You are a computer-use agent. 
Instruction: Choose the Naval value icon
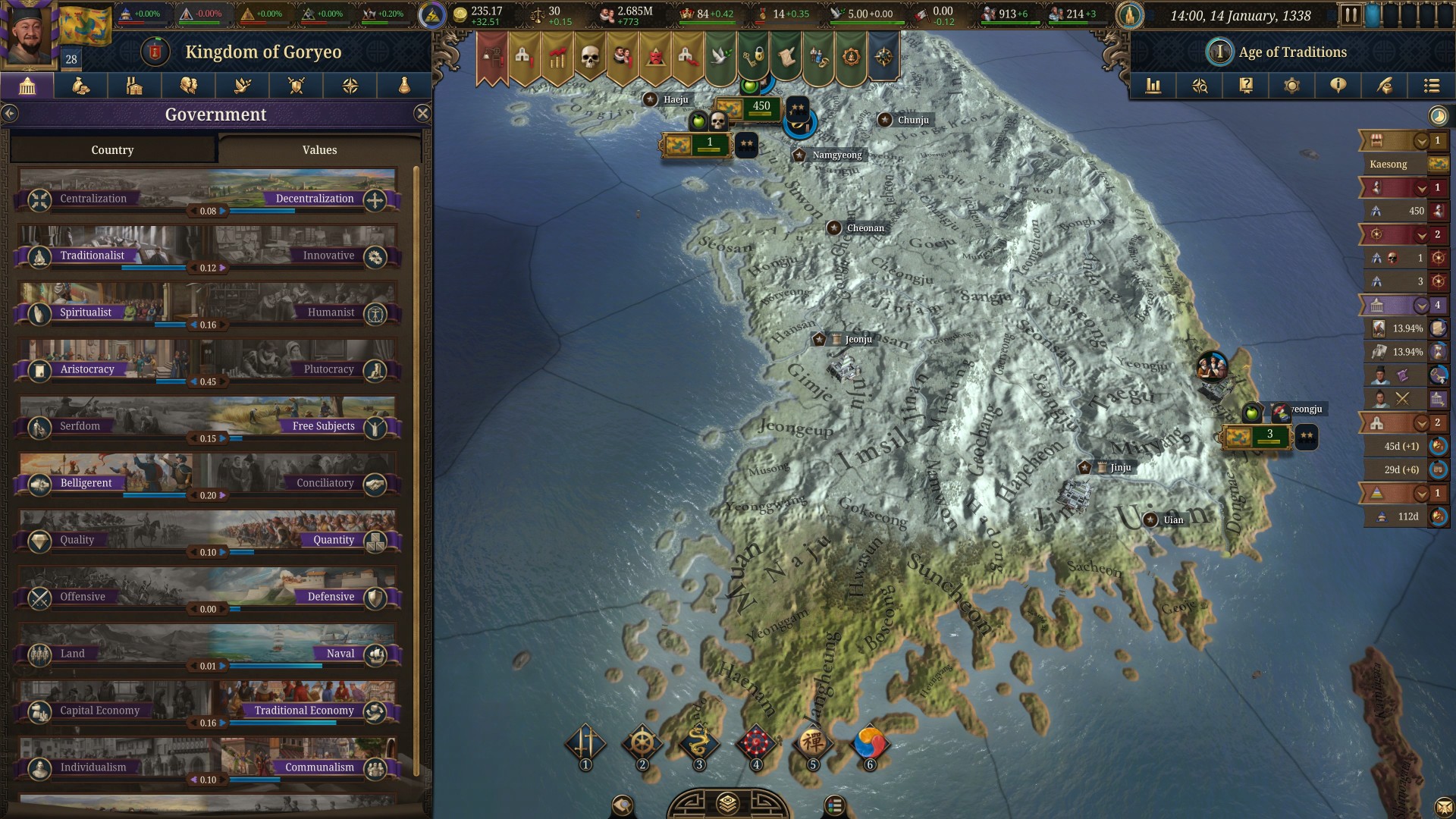[x=375, y=655]
